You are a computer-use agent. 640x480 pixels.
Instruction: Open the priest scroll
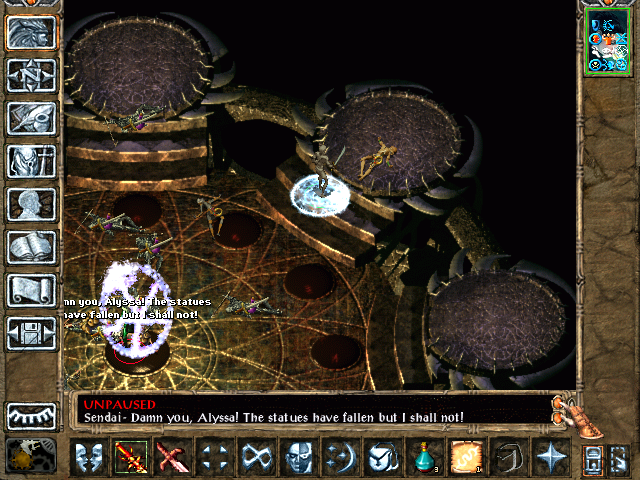click(x=31, y=290)
